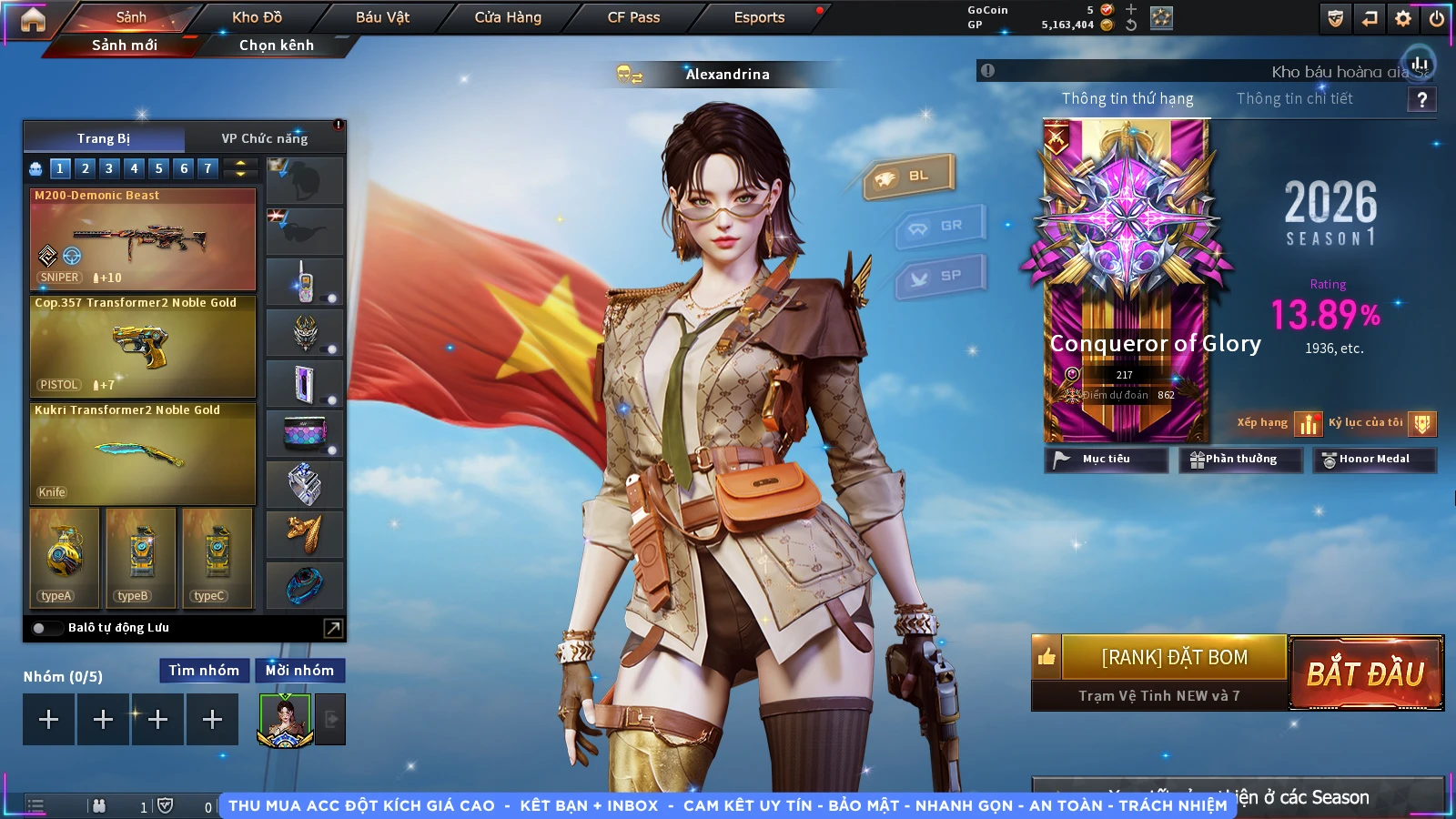Toggle Balô tự động Lưu
This screenshot has height=819, width=1456.
tap(41, 628)
